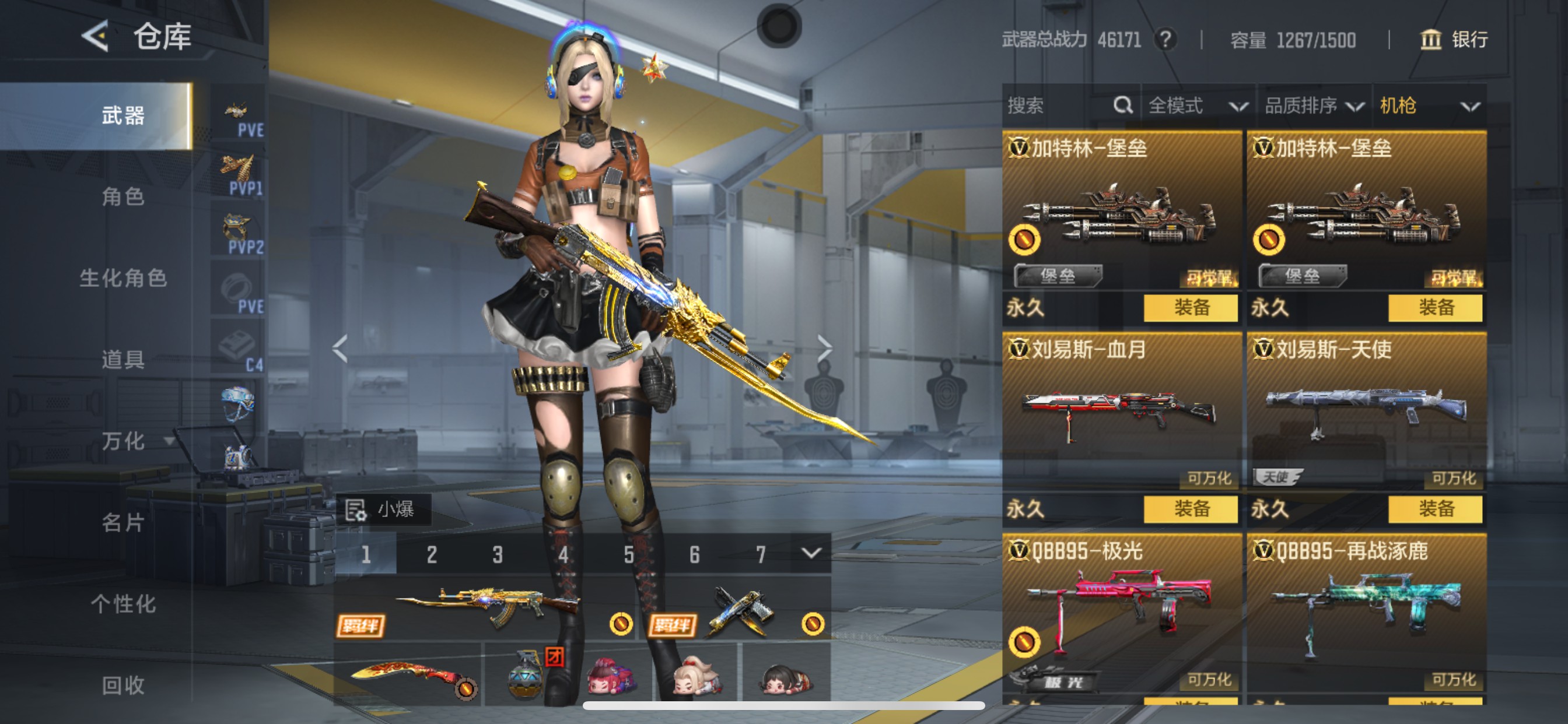The height and width of the screenshot is (724, 1568).
Task: Equip the 刘易斯-血月 machine gun
Action: 1190,509
